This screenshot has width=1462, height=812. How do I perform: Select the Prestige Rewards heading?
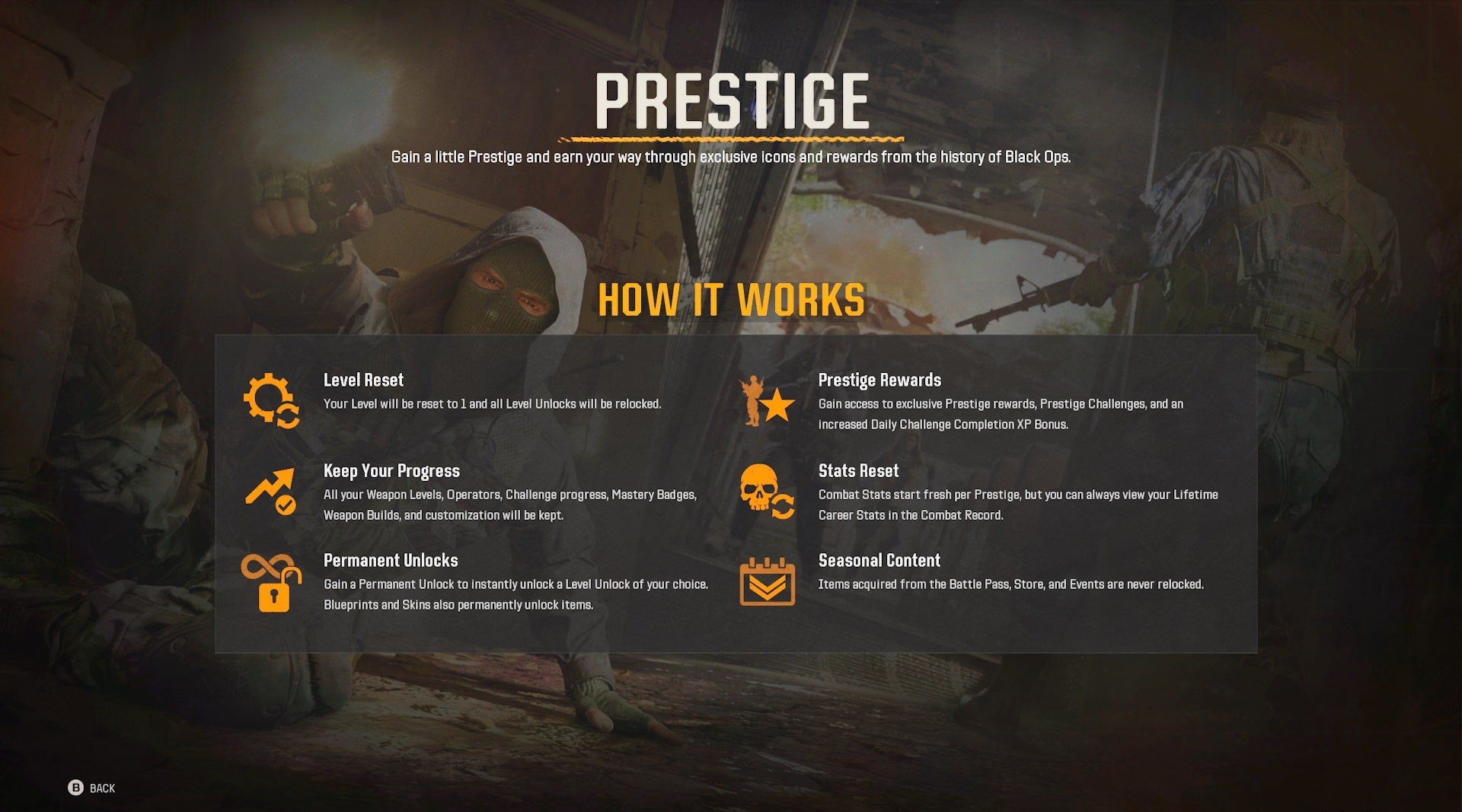[x=879, y=380]
